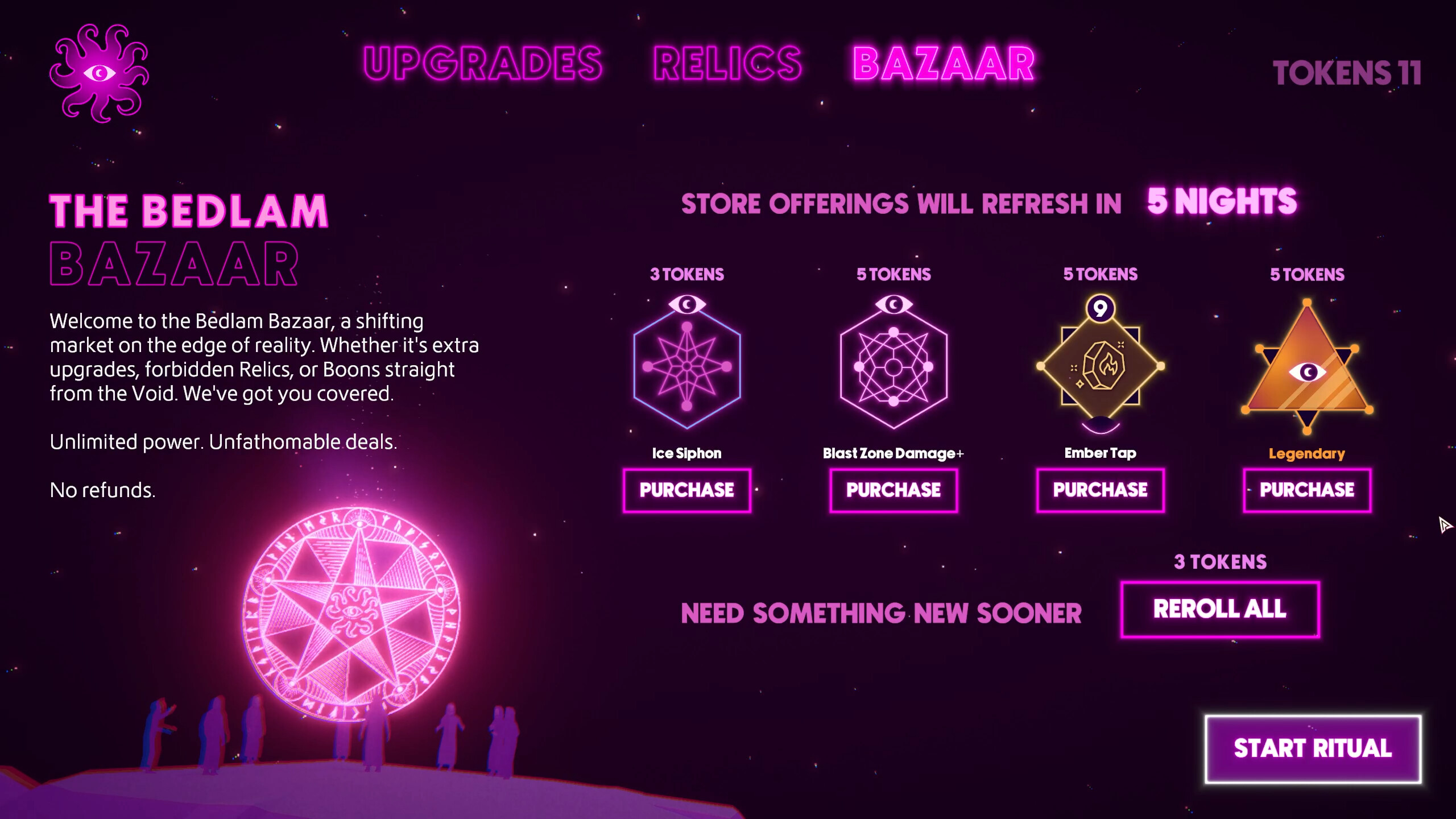Purchase the Ice Siphon item

click(687, 490)
